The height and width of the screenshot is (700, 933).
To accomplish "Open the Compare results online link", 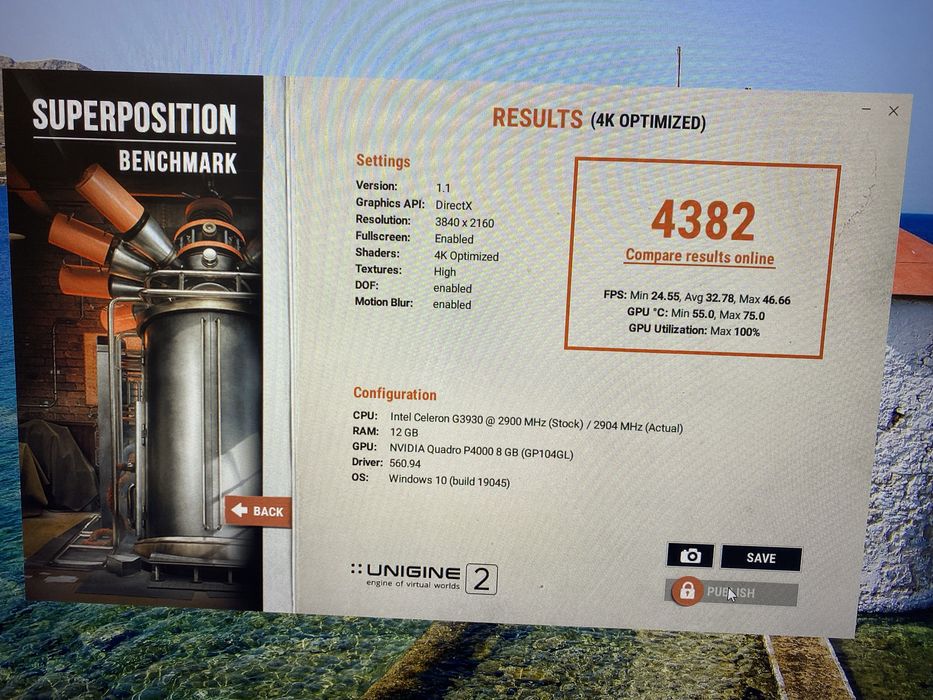I will pos(699,257).
